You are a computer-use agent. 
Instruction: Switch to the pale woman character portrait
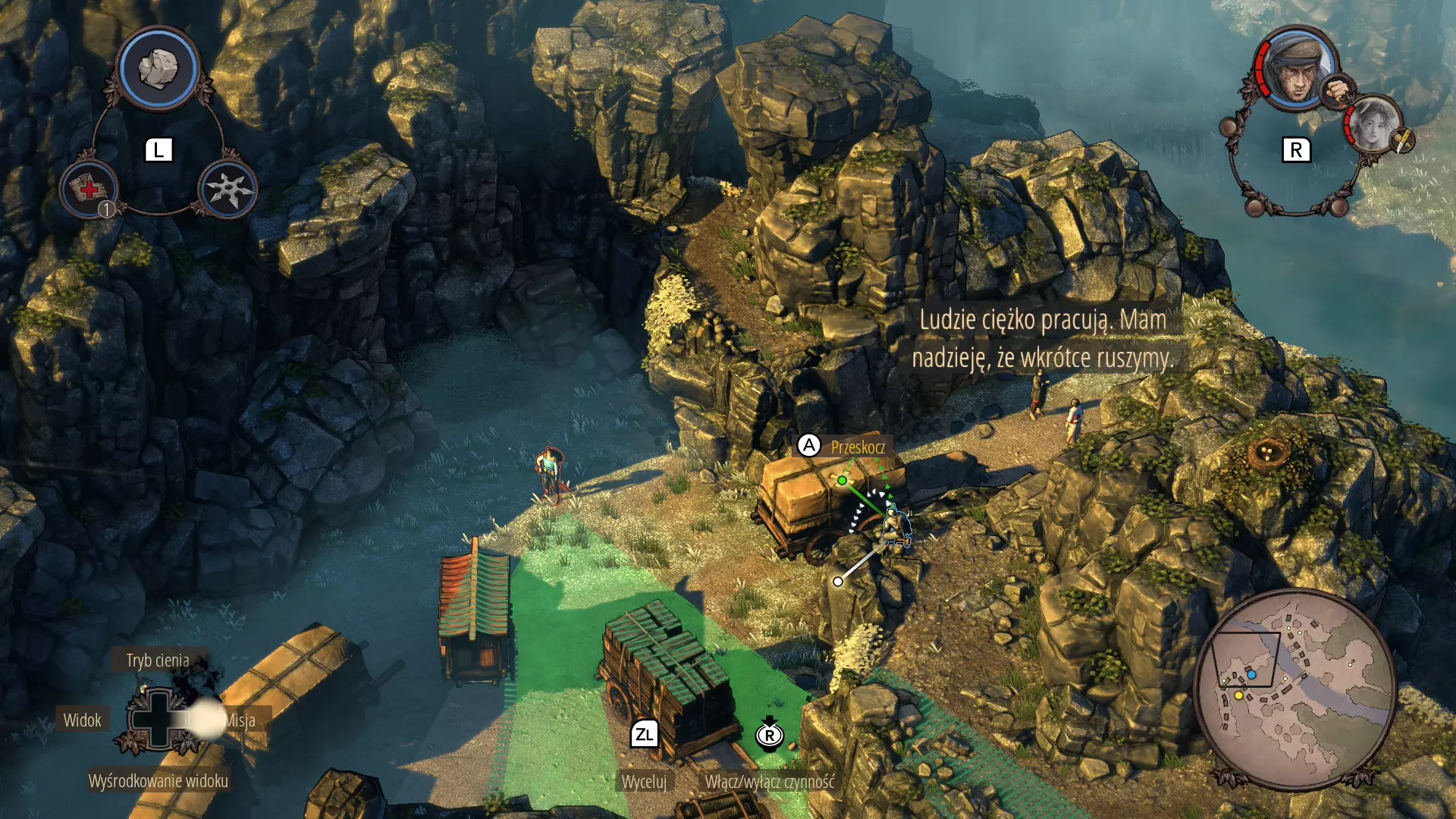point(1373,125)
